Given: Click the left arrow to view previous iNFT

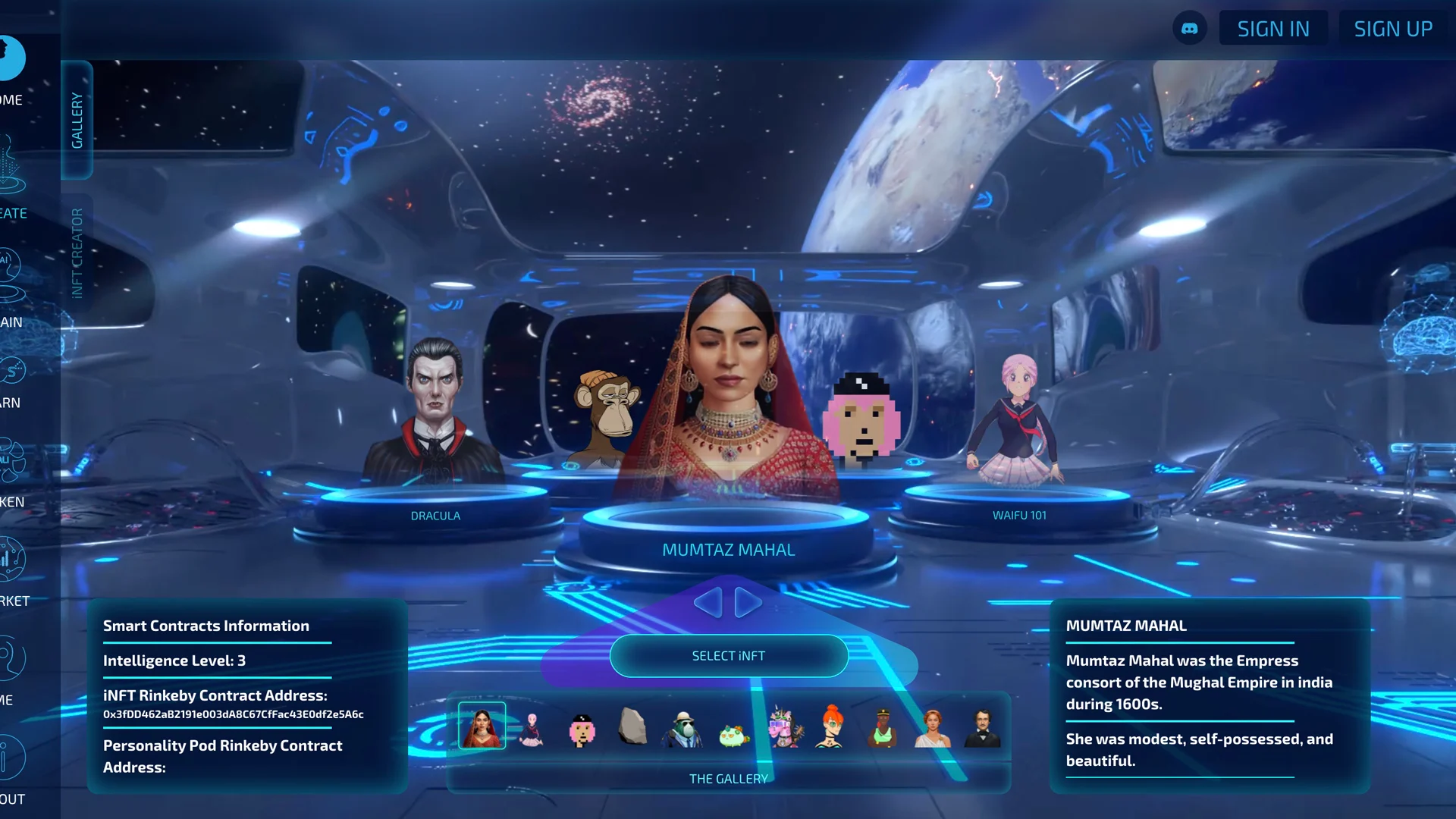Looking at the screenshot, I should 710,602.
